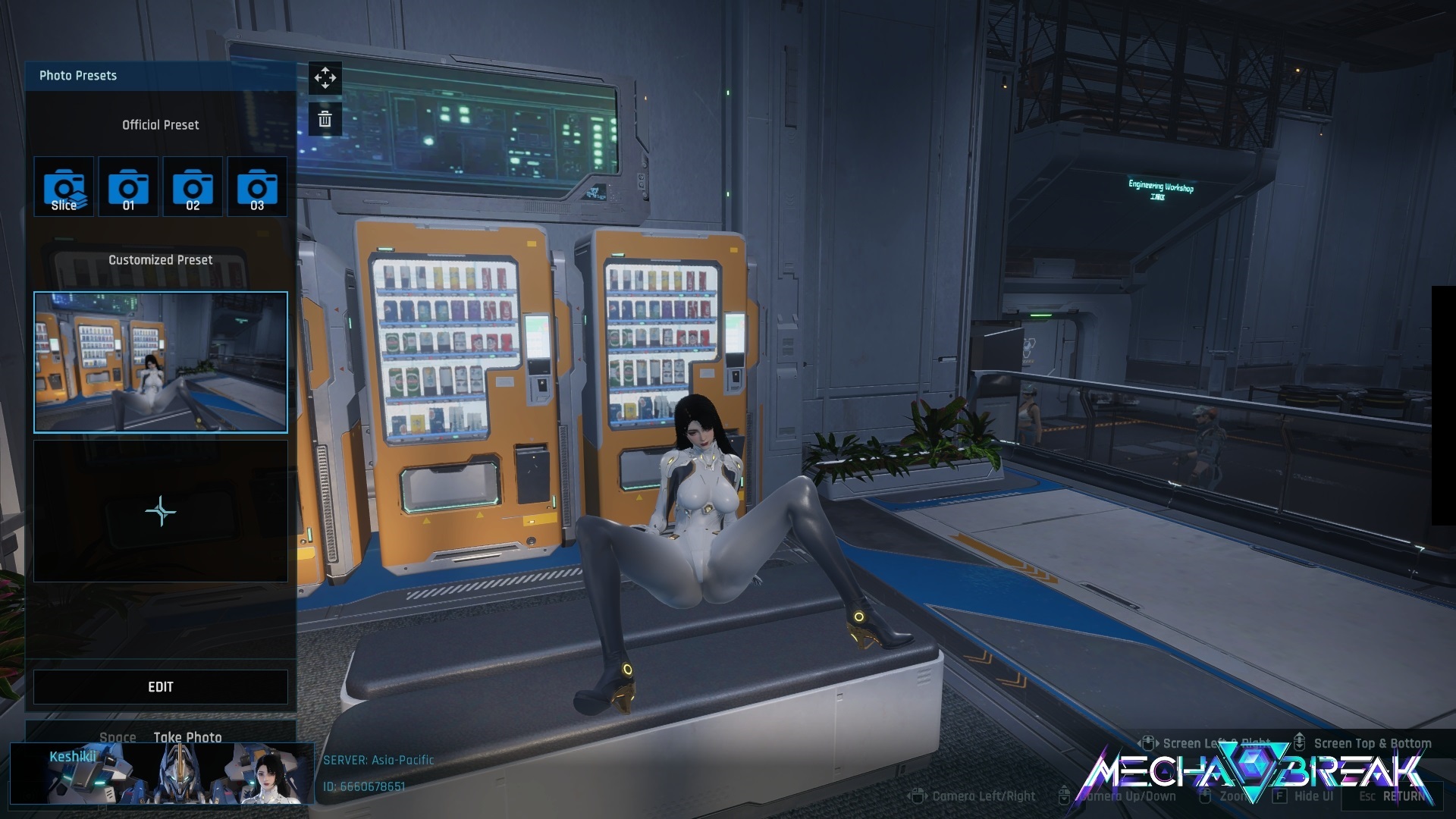1456x819 pixels.
Task: Click the four-arrow move icon
Action: (x=325, y=78)
